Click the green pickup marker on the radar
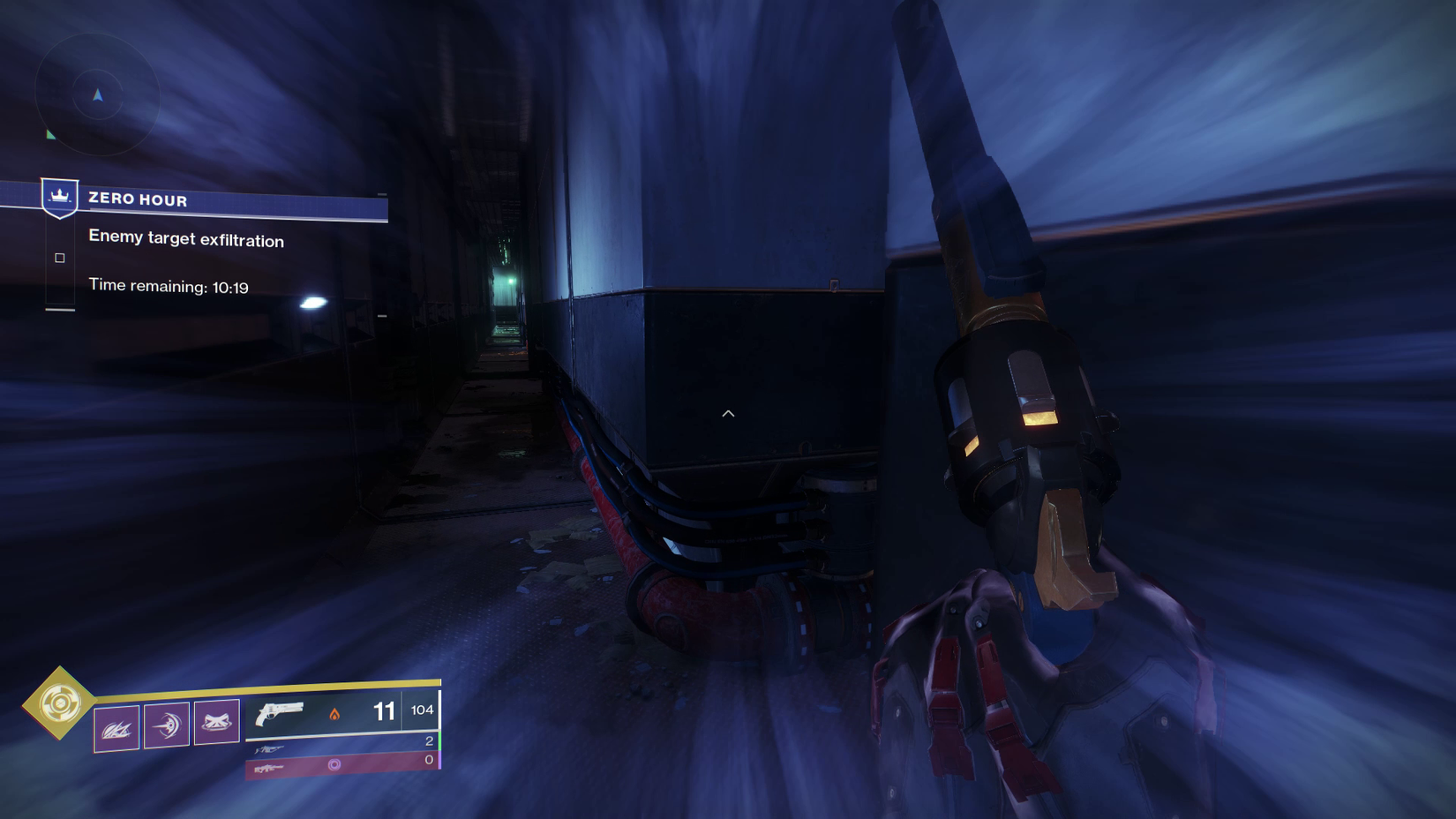 click(x=51, y=134)
